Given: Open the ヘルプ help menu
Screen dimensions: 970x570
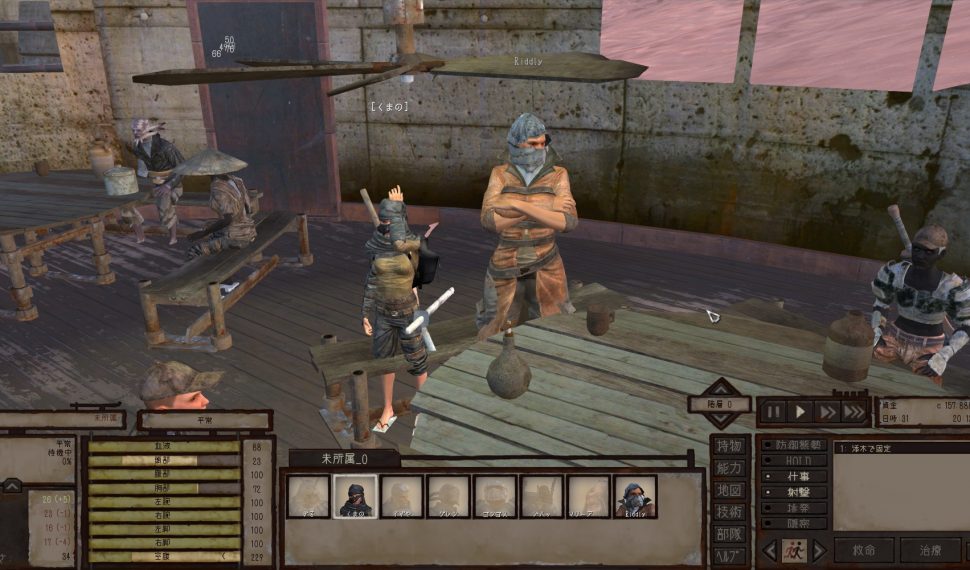Looking at the screenshot, I should click(x=729, y=556).
